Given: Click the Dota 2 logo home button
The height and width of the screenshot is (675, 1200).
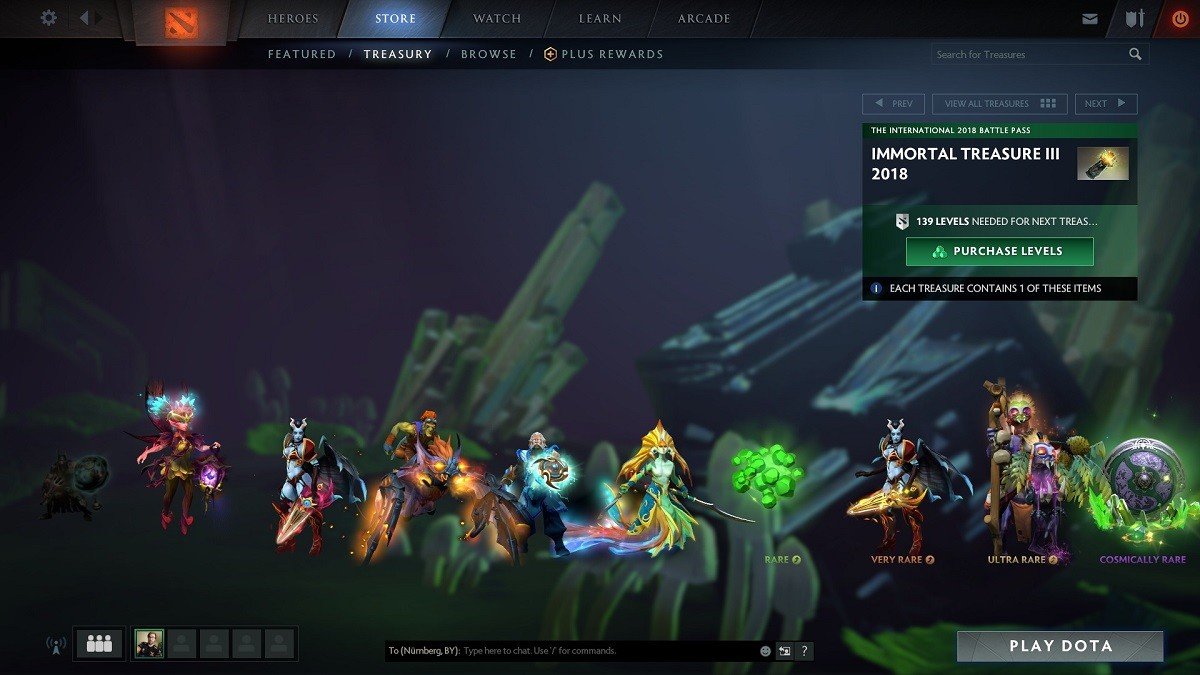Looking at the screenshot, I should click(x=180, y=22).
